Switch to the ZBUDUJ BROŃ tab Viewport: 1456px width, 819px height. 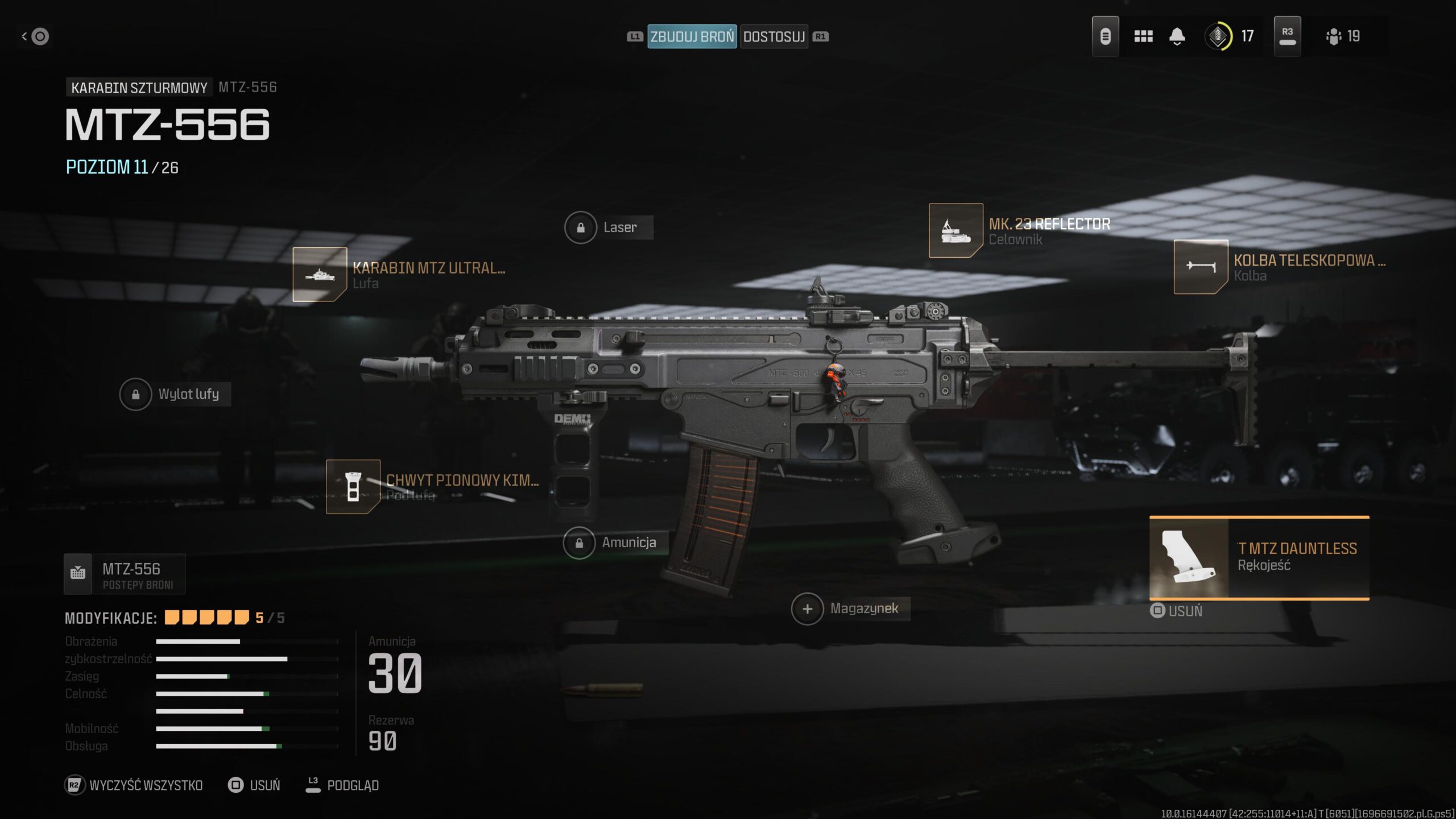(x=692, y=36)
